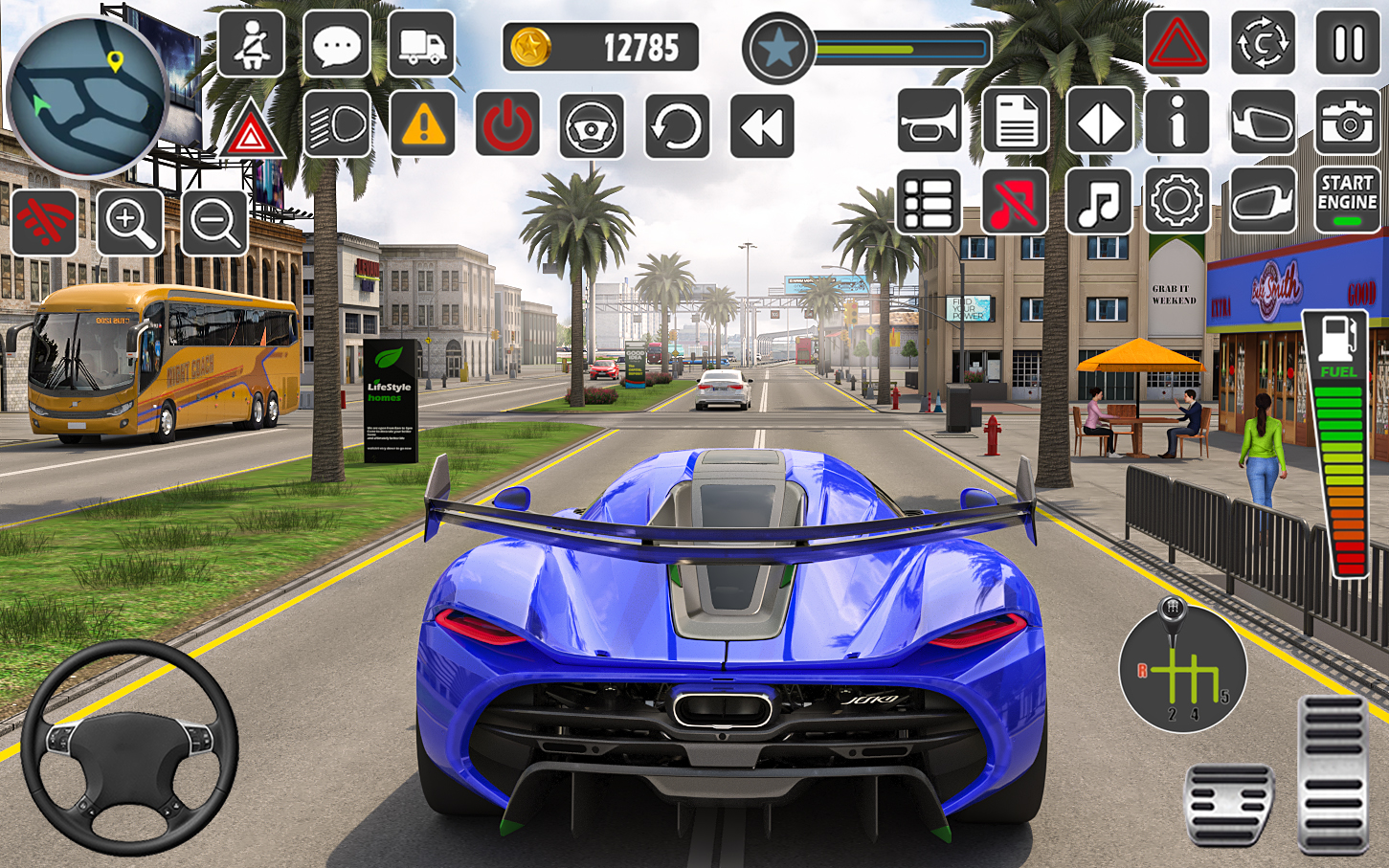Open the chat speech bubble
Screen dimensions: 1389x868
[337, 44]
